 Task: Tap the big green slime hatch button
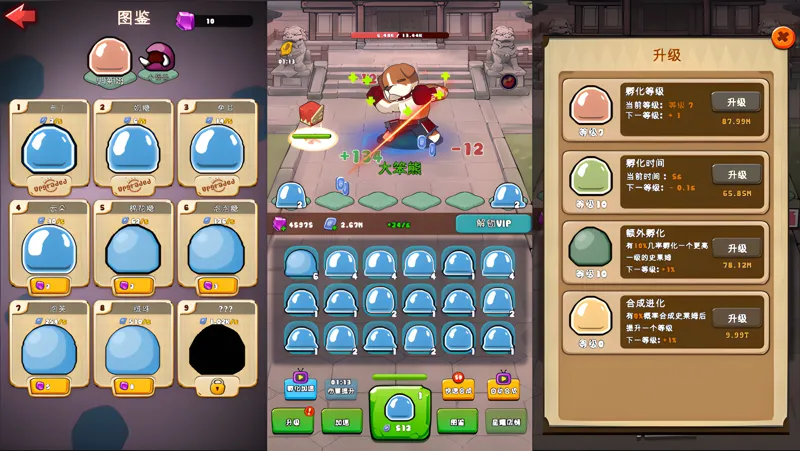[x=400, y=413]
